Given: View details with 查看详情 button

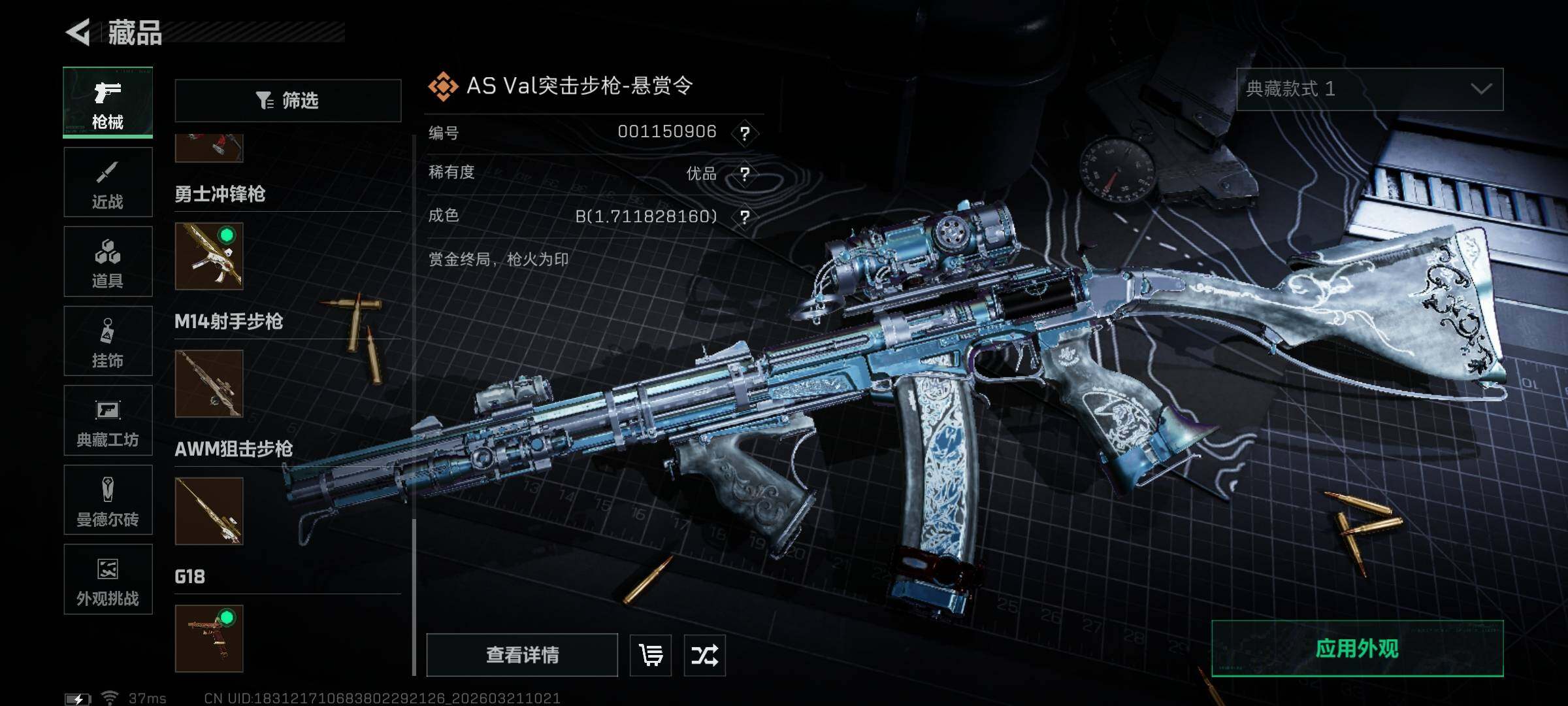Looking at the screenshot, I should click(x=522, y=654).
